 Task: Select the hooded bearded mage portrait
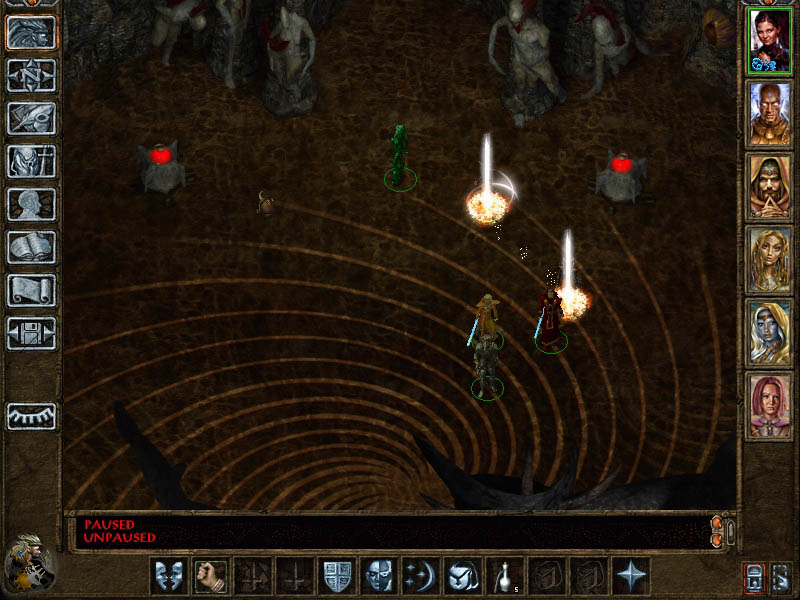769,186
